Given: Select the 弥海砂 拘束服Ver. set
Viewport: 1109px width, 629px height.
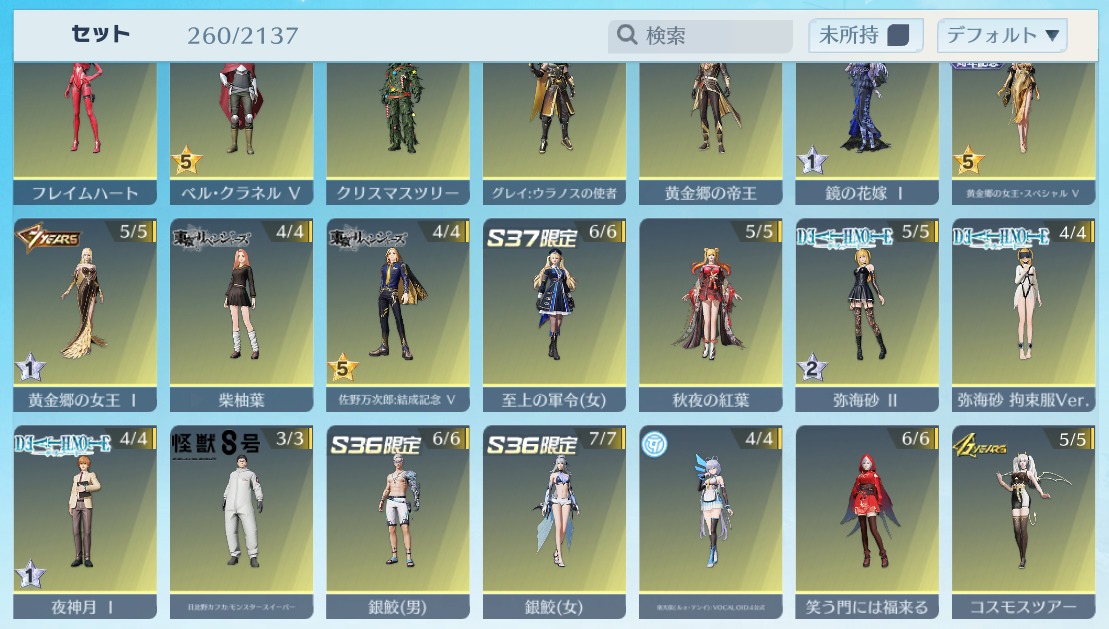Looking at the screenshot, I should [x=1023, y=315].
